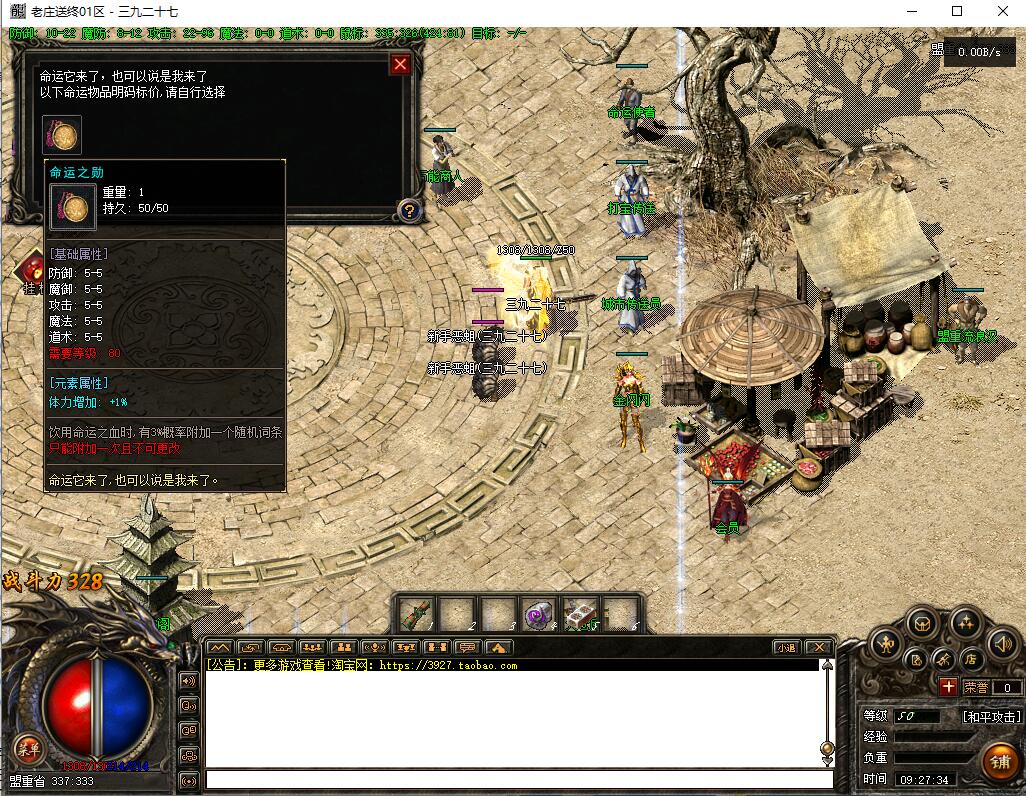Use the green scroll in hotbar slot 1

coord(416,614)
